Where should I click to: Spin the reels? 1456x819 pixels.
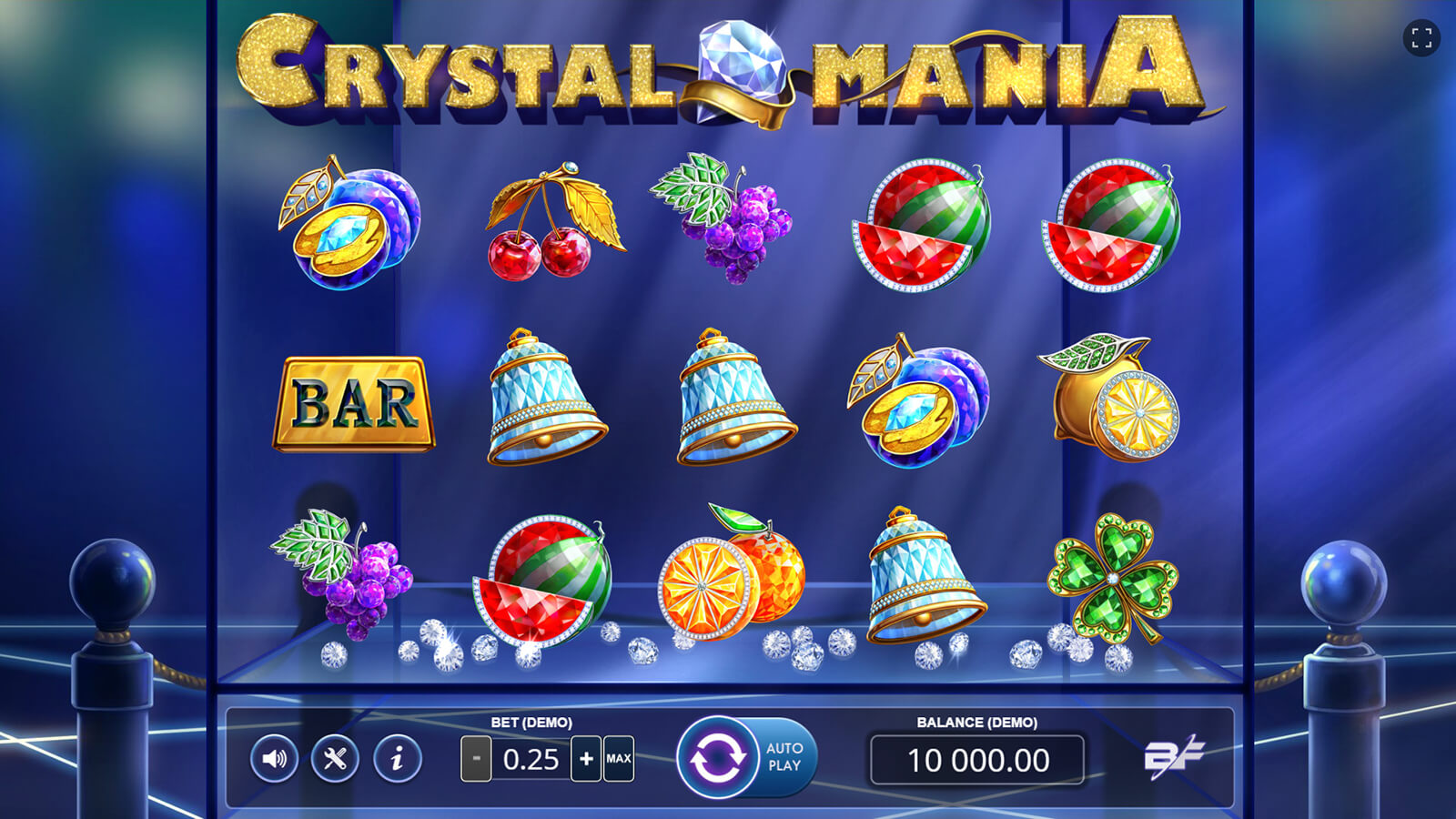pyautogui.click(x=717, y=758)
